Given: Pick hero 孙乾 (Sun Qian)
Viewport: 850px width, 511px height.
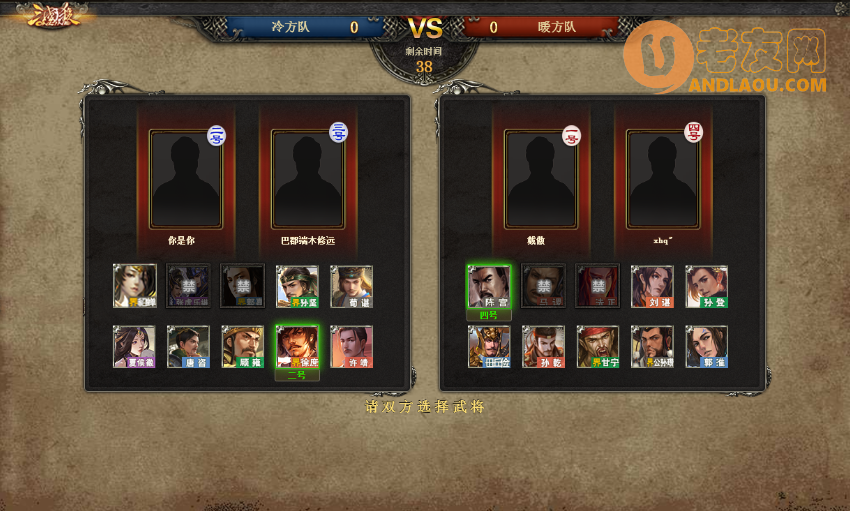Looking at the screenshot, I should click(x=543, y=346).
